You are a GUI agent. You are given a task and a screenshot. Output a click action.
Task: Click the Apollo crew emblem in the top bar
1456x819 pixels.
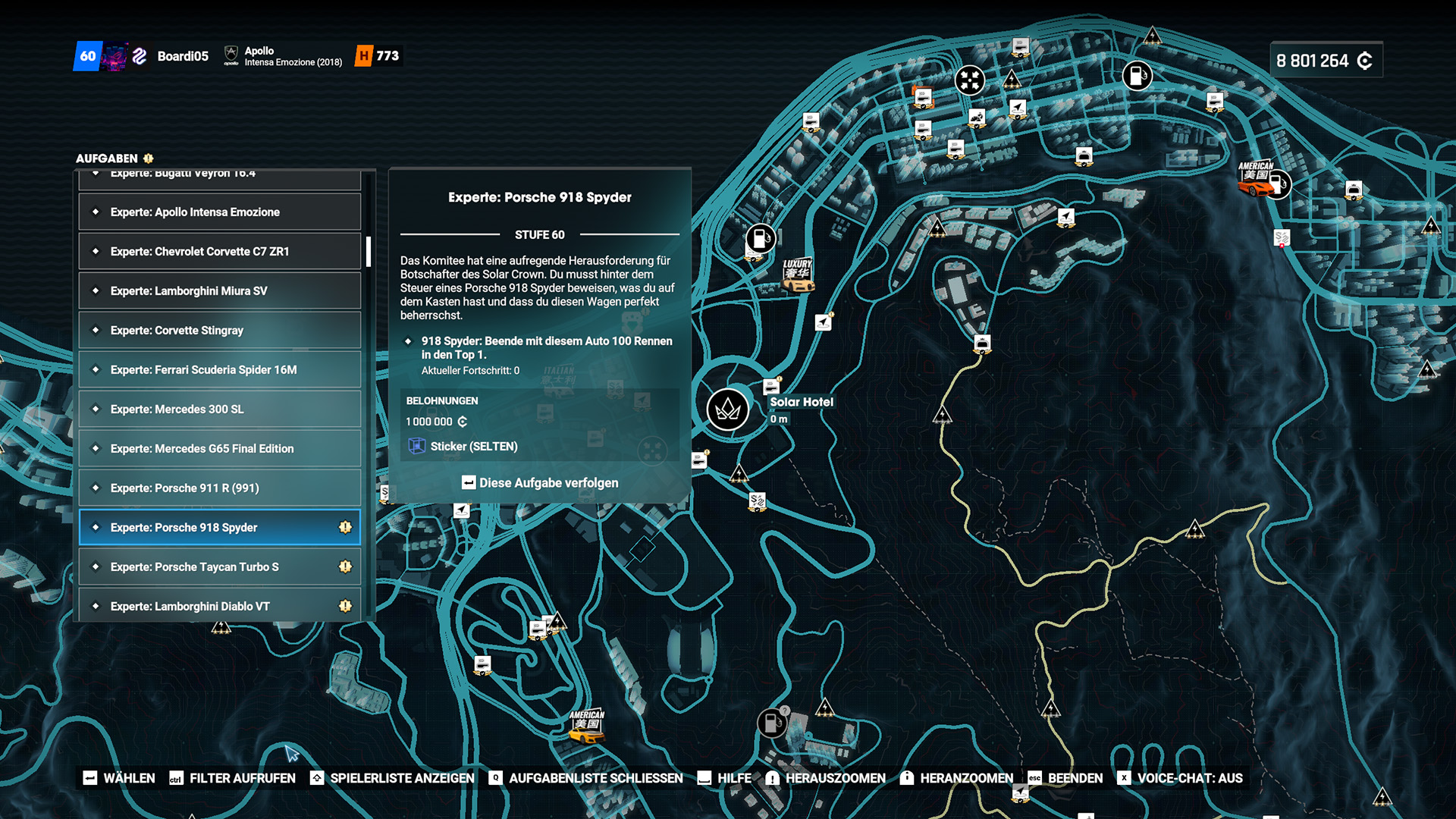point(231,54)
